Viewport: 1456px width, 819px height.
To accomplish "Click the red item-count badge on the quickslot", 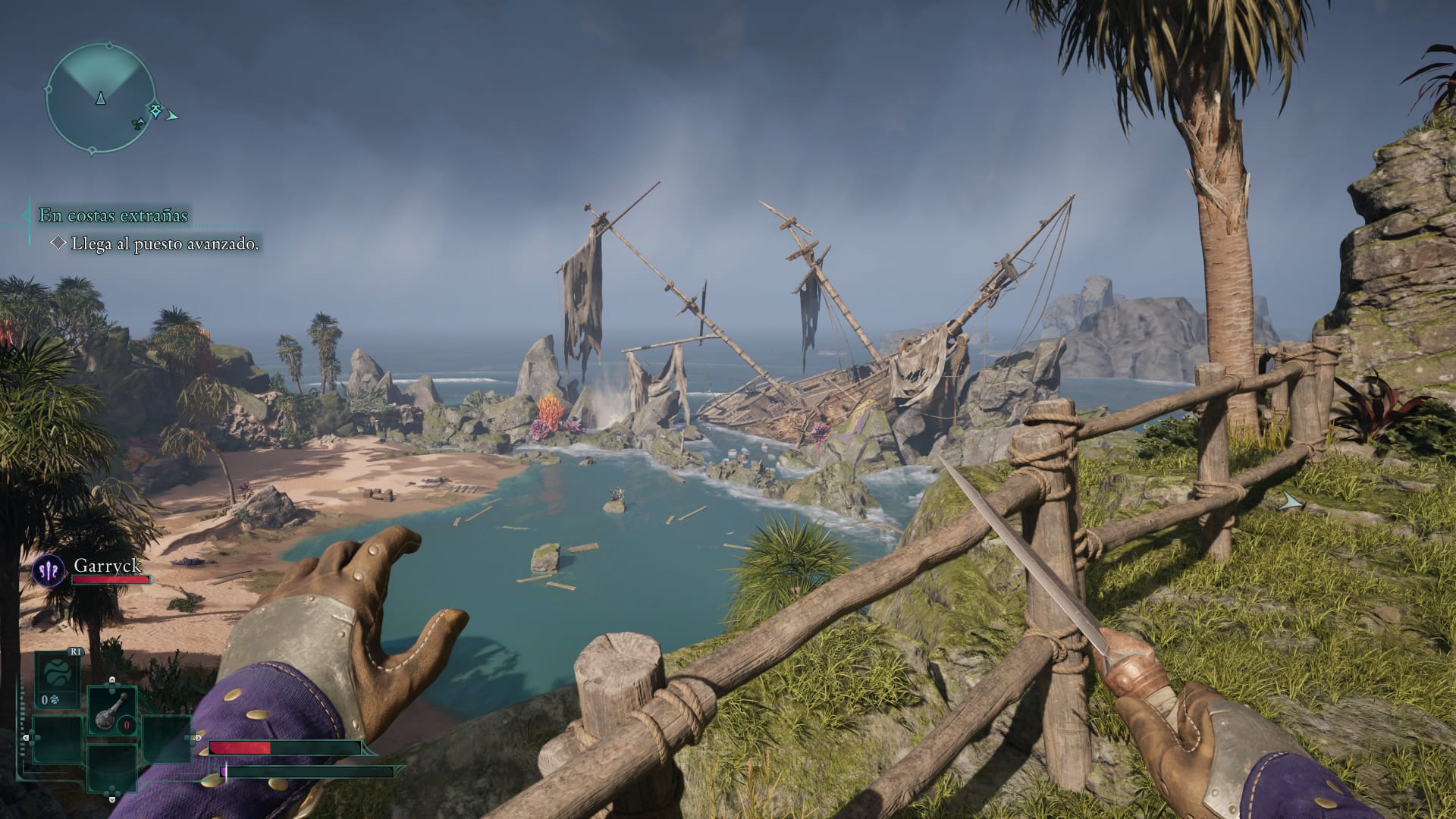I will [x=126, y=726].
